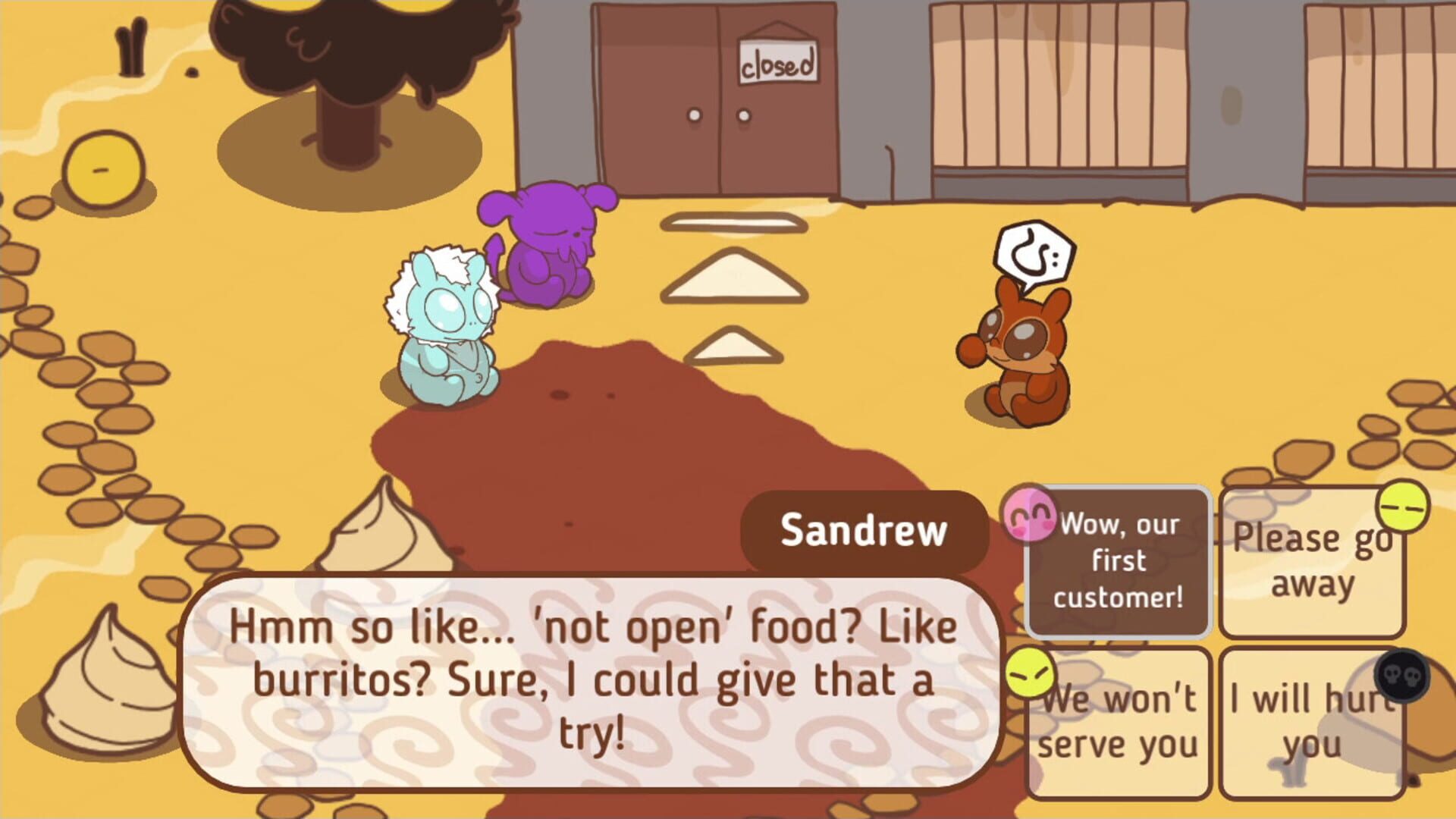Select the Please go away dialogue option
1456x819 pixels.
point(1312,561)
